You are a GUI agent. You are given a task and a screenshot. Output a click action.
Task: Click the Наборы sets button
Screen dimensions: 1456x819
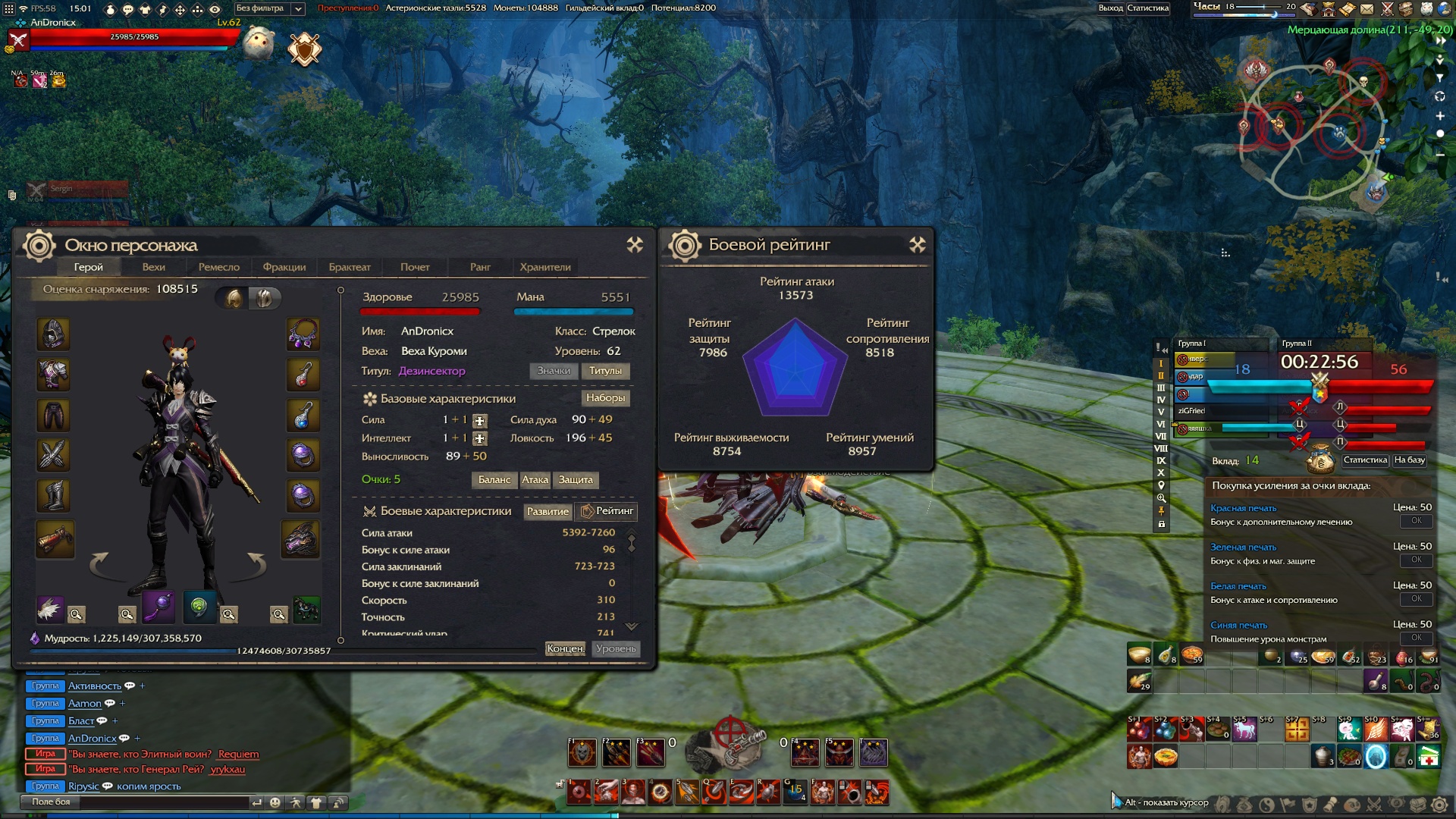[x=605, y=398]
